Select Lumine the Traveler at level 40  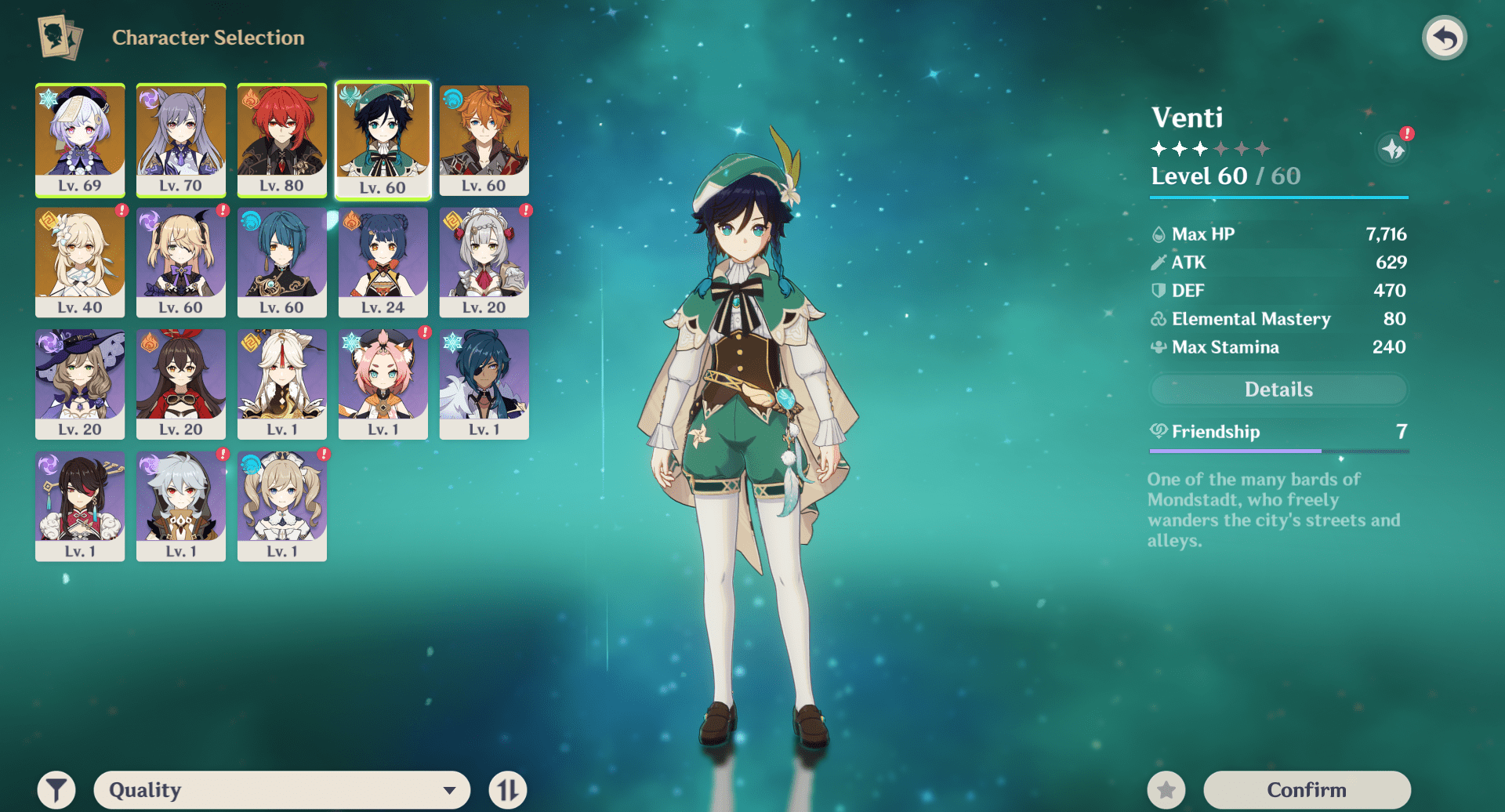click(x=80, y=262)
